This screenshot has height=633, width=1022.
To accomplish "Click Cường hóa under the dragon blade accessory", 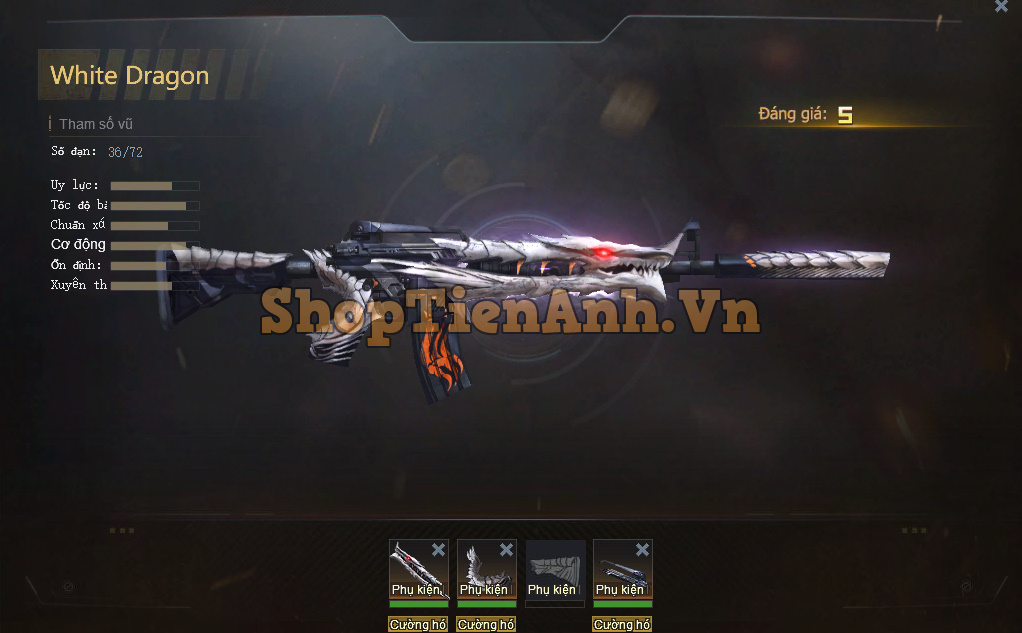I will coord(418,624).
